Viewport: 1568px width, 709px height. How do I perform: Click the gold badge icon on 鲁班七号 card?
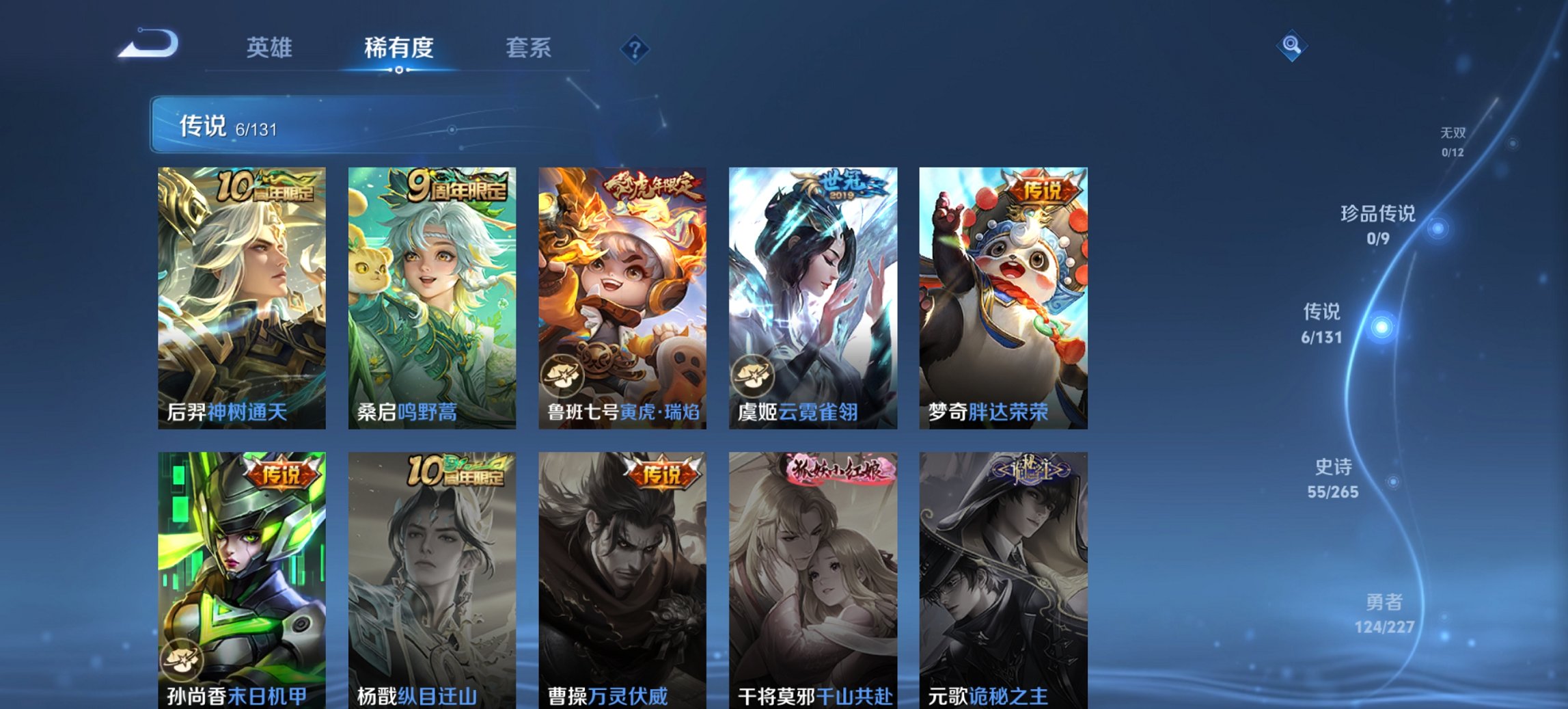[x=563, y=377]
